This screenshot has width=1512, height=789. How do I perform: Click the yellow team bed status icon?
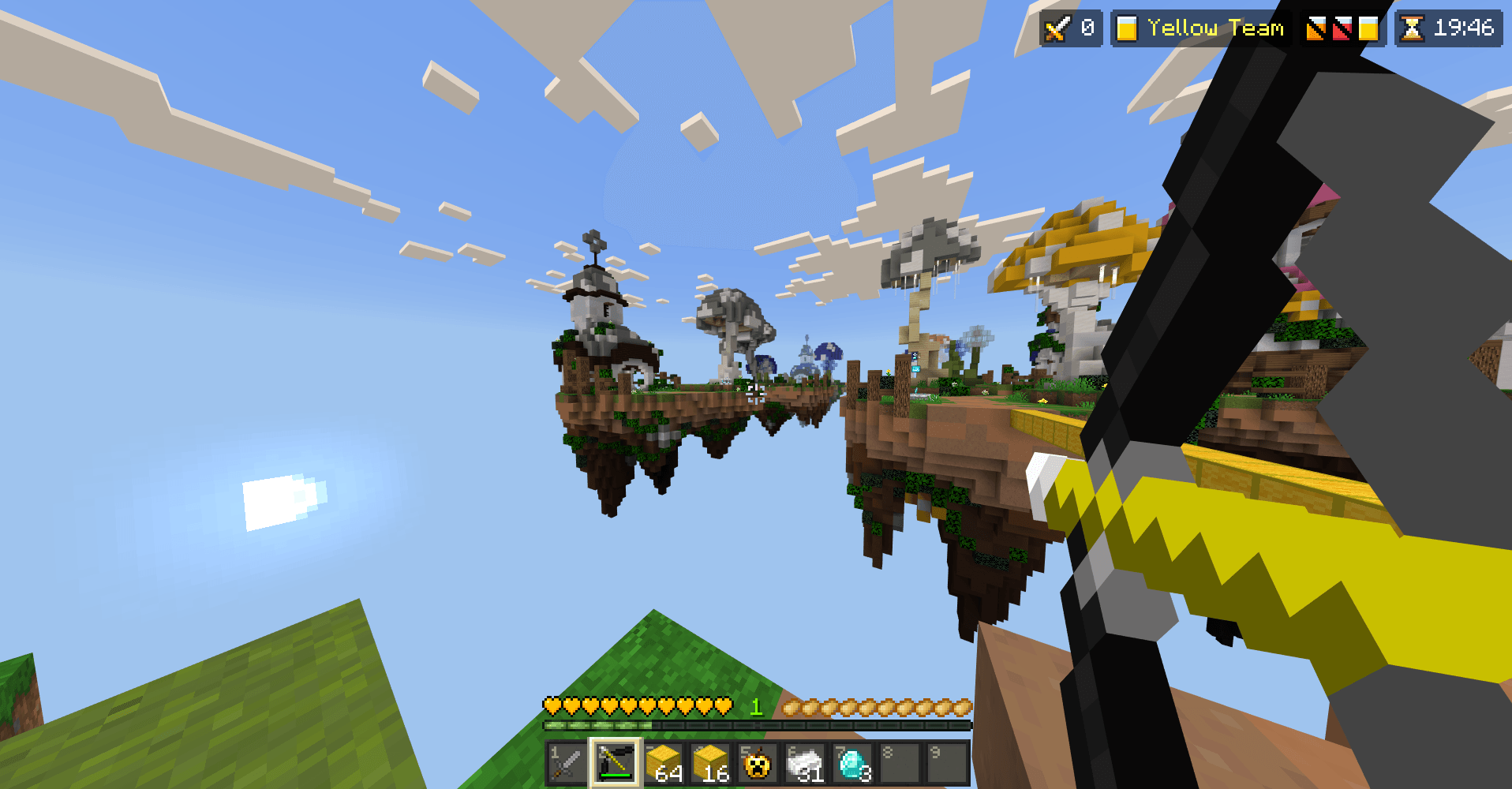tap(1370, 28)
